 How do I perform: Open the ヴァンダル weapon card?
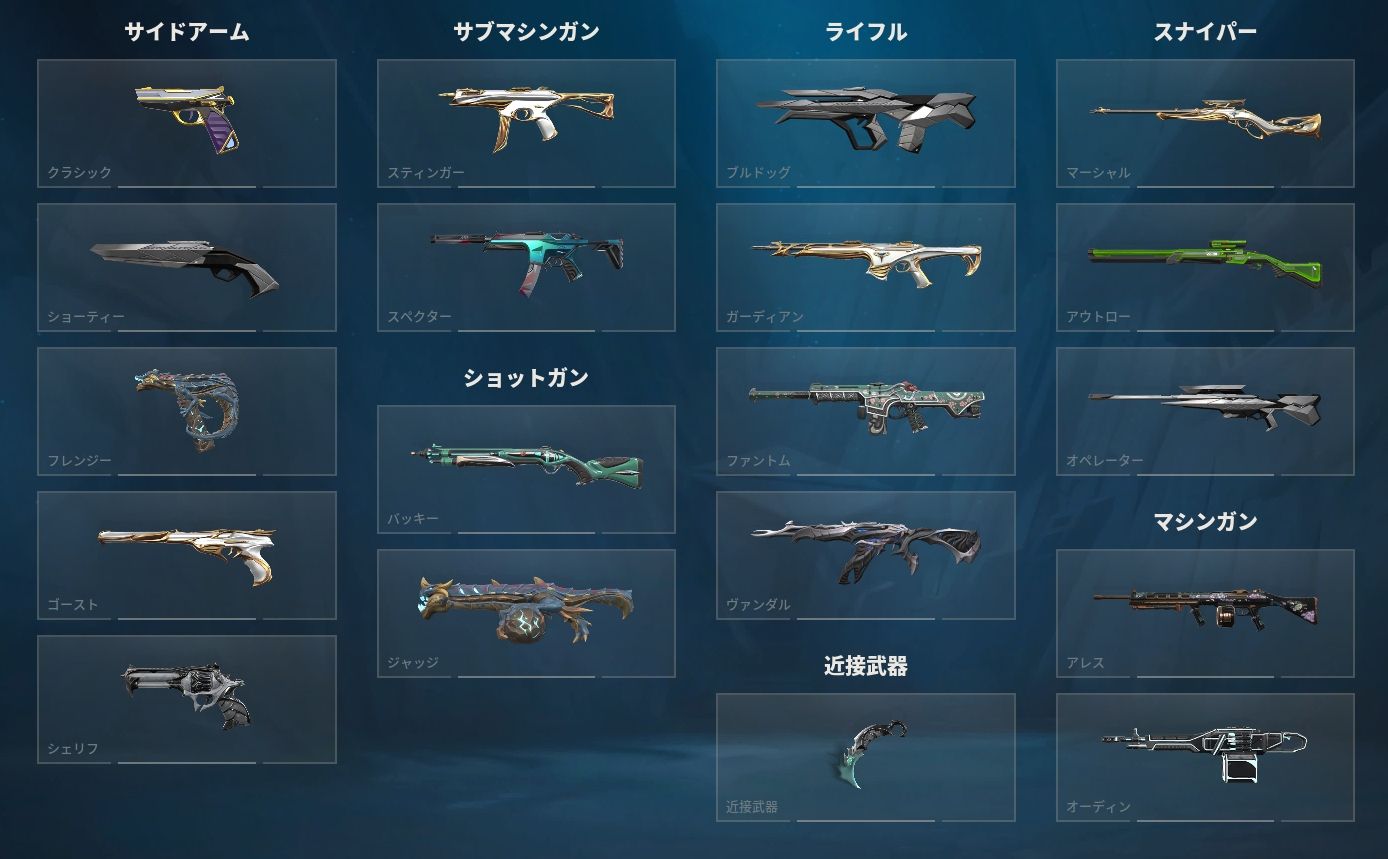click(x=866, y=555)
